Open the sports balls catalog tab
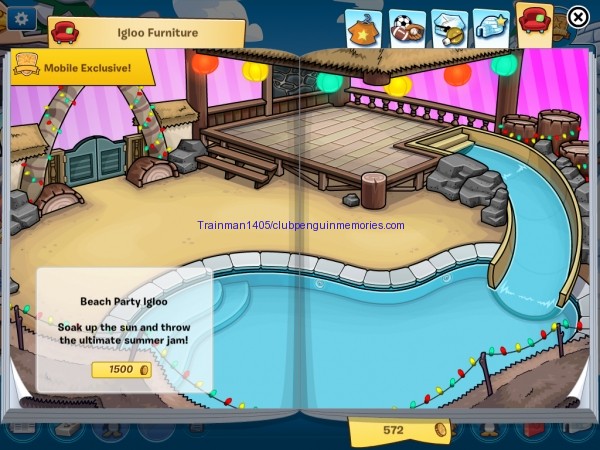This screenshot has height=450, width=600. [x=406, y=28]
